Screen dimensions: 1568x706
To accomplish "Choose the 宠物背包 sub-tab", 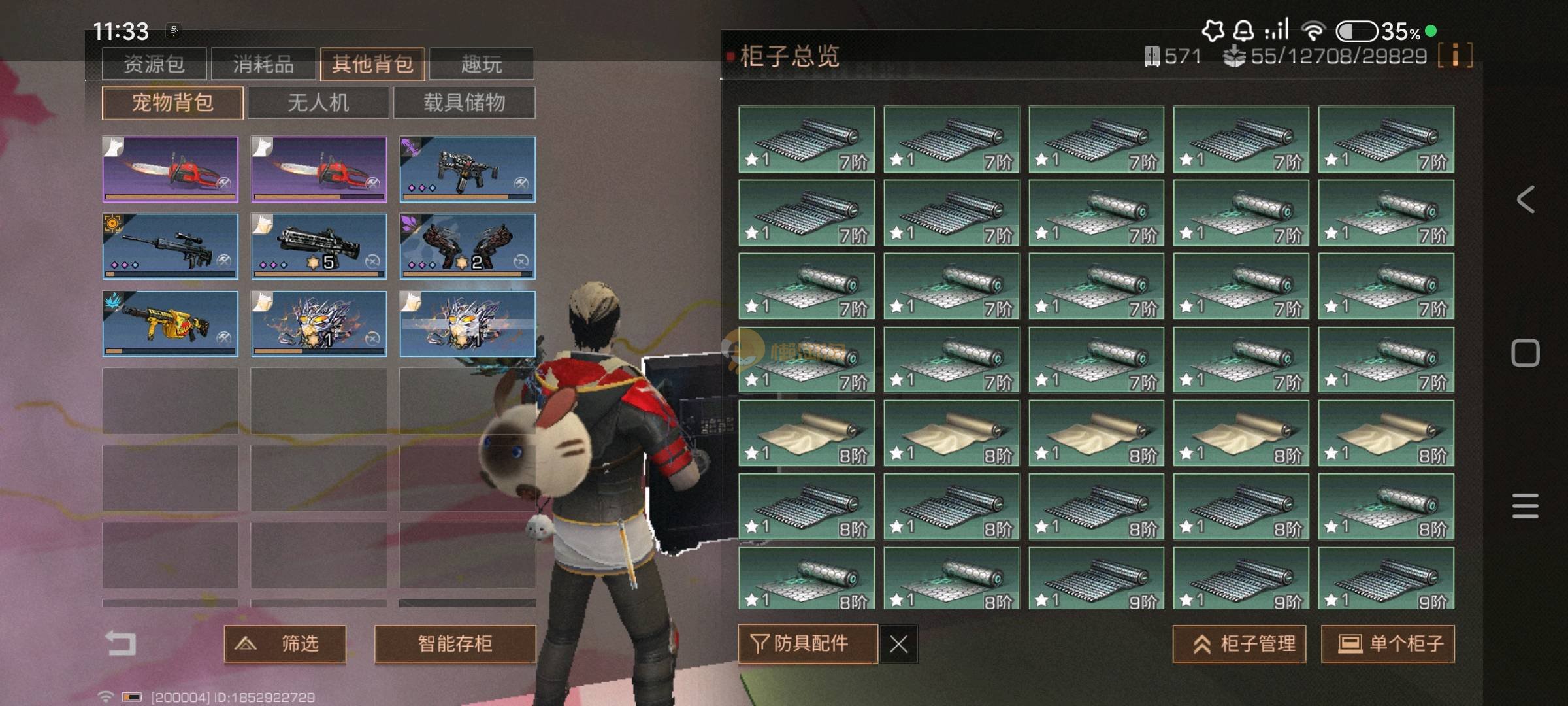I will 172,103.
